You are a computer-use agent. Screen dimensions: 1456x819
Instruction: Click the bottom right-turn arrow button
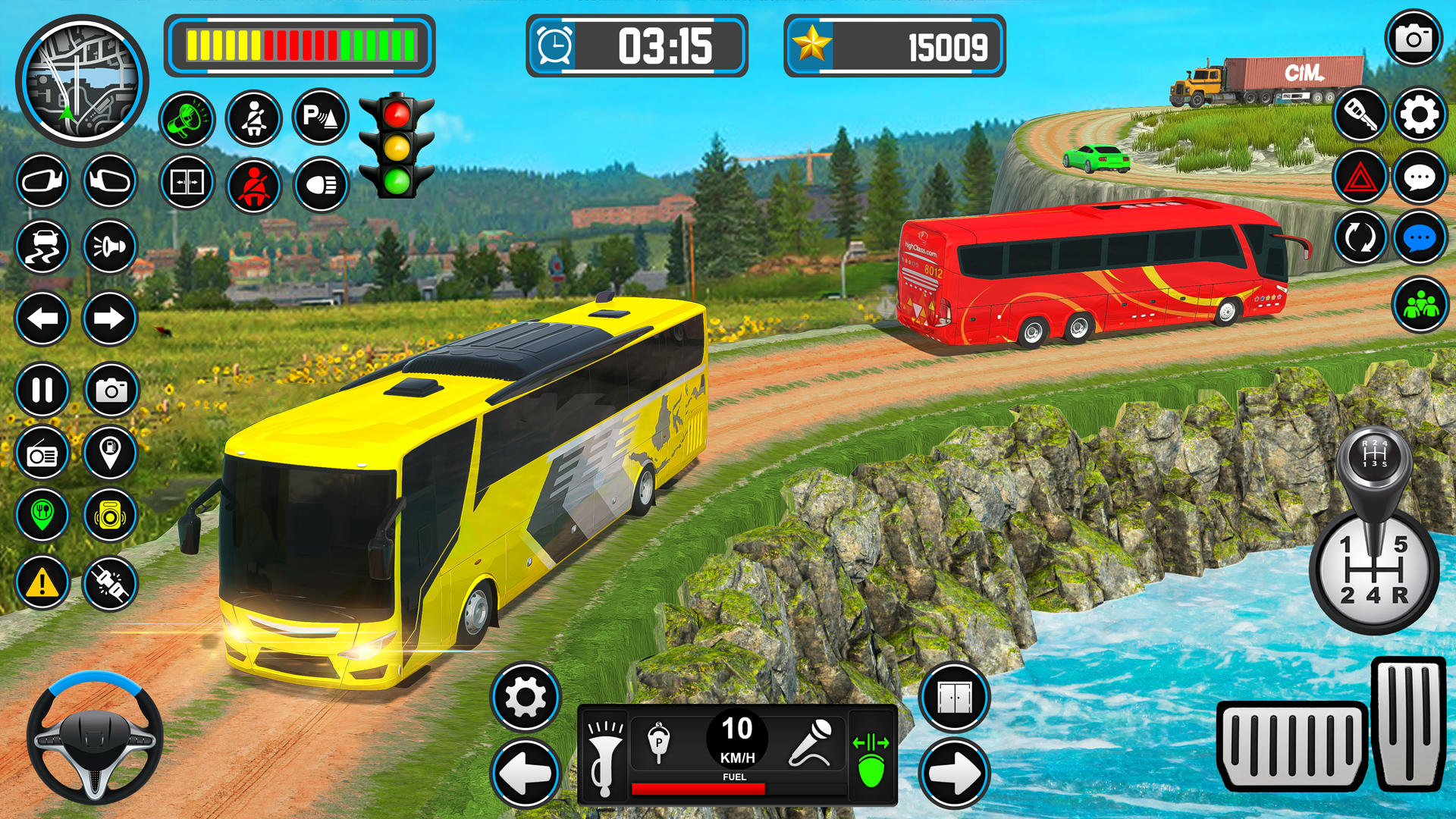pyautogui.click(x=954, y=773)
